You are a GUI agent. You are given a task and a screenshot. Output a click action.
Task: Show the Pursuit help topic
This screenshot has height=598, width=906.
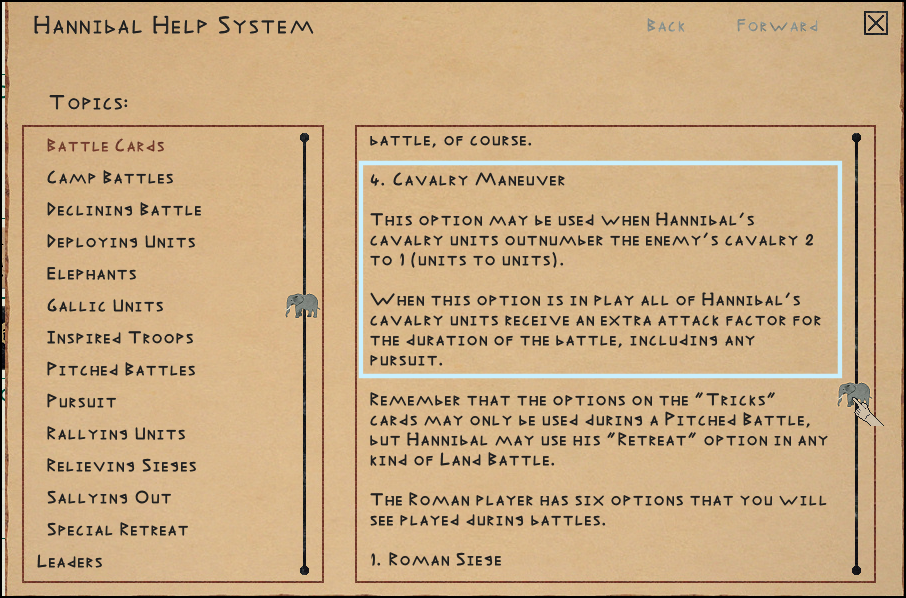(82, 402)
